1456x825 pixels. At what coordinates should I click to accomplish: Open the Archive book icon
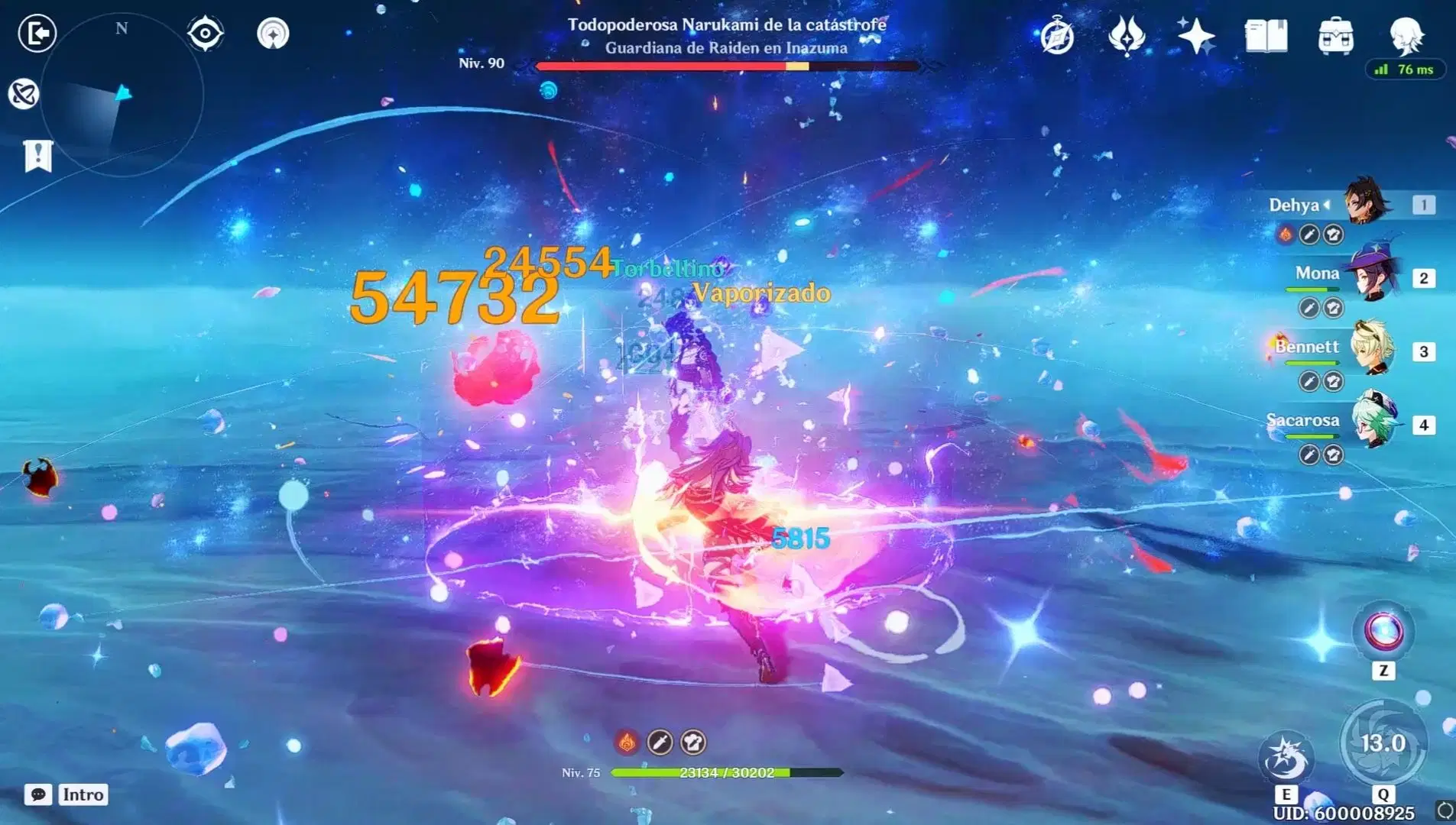tap(1265, 34)
